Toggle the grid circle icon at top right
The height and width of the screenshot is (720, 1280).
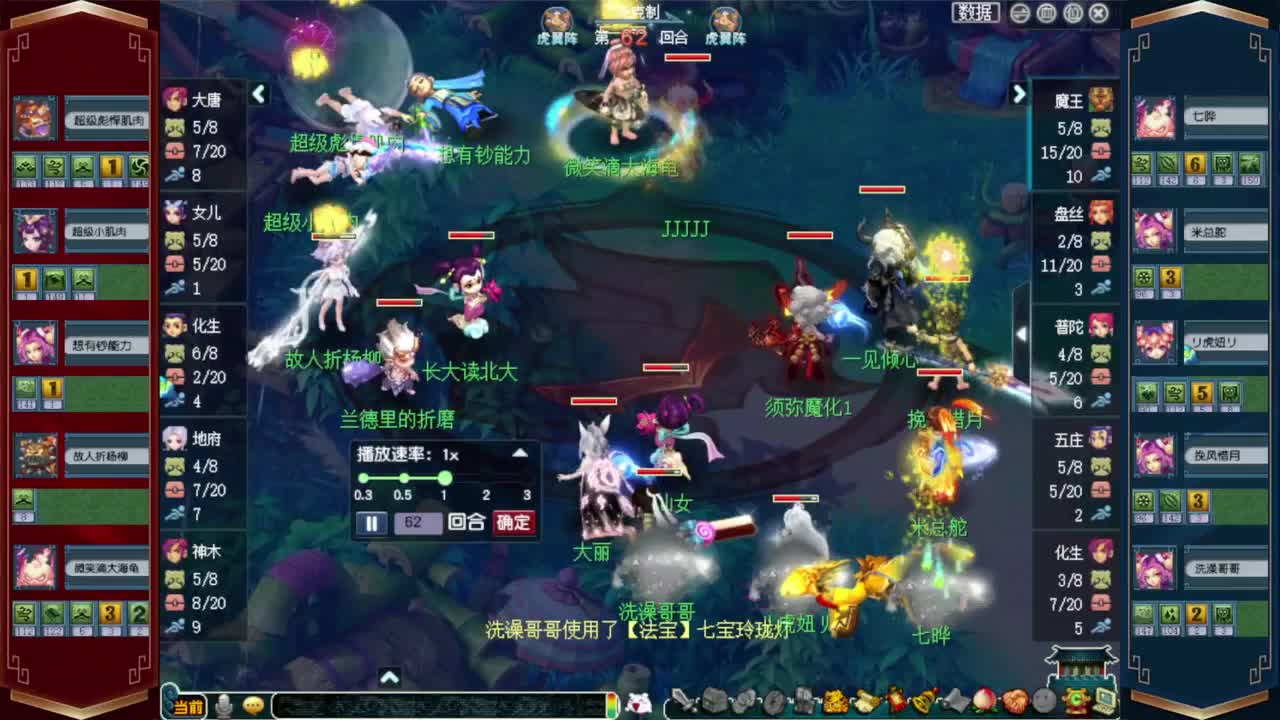(1046, 13)
